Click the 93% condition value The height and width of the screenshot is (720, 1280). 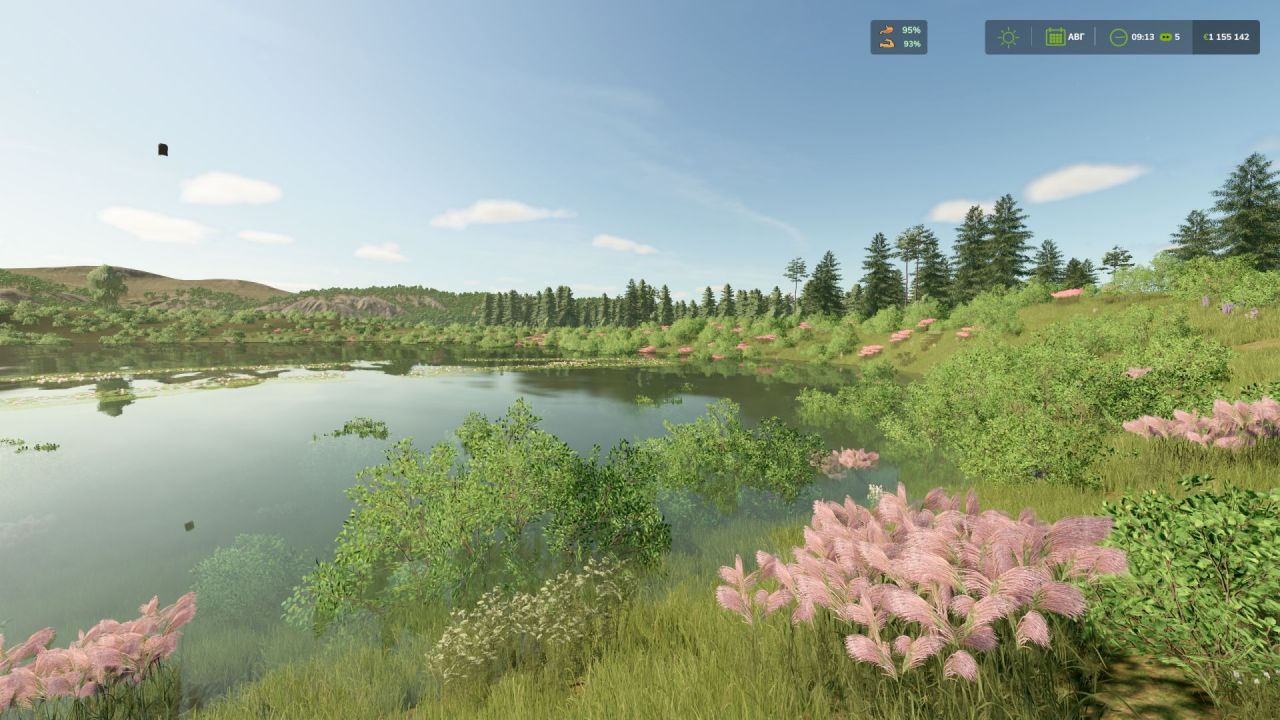click(x=914, y=42)
